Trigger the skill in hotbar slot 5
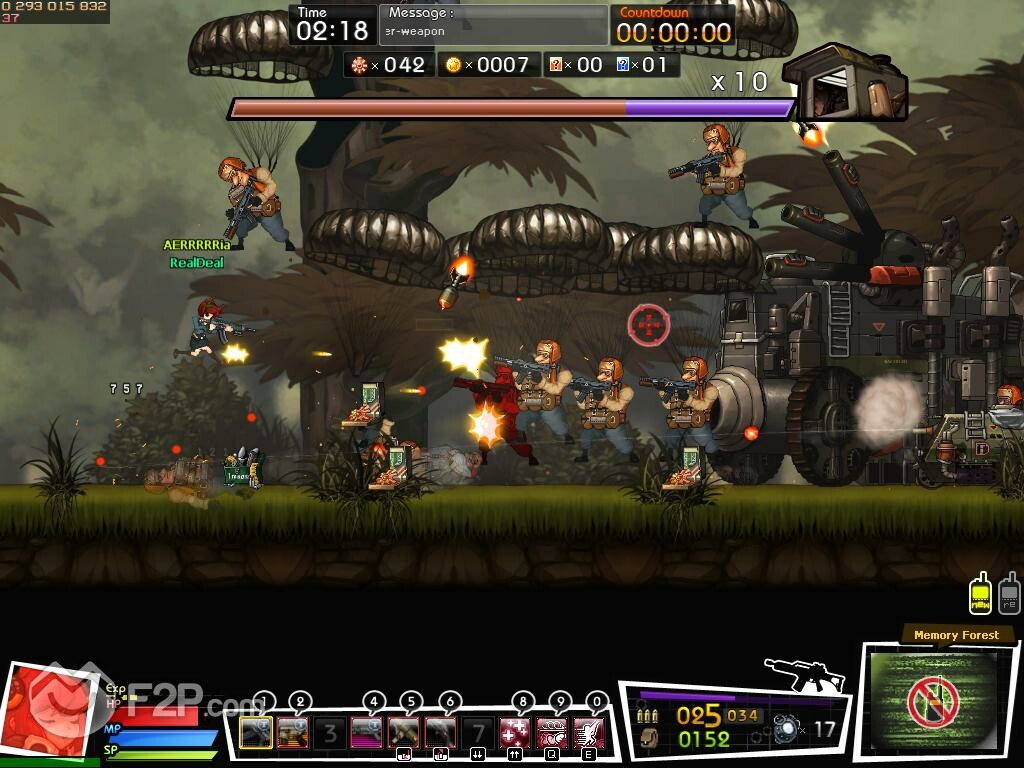Screen dimensions: 1024x768 pyautogui.click(x=404, y=733)
